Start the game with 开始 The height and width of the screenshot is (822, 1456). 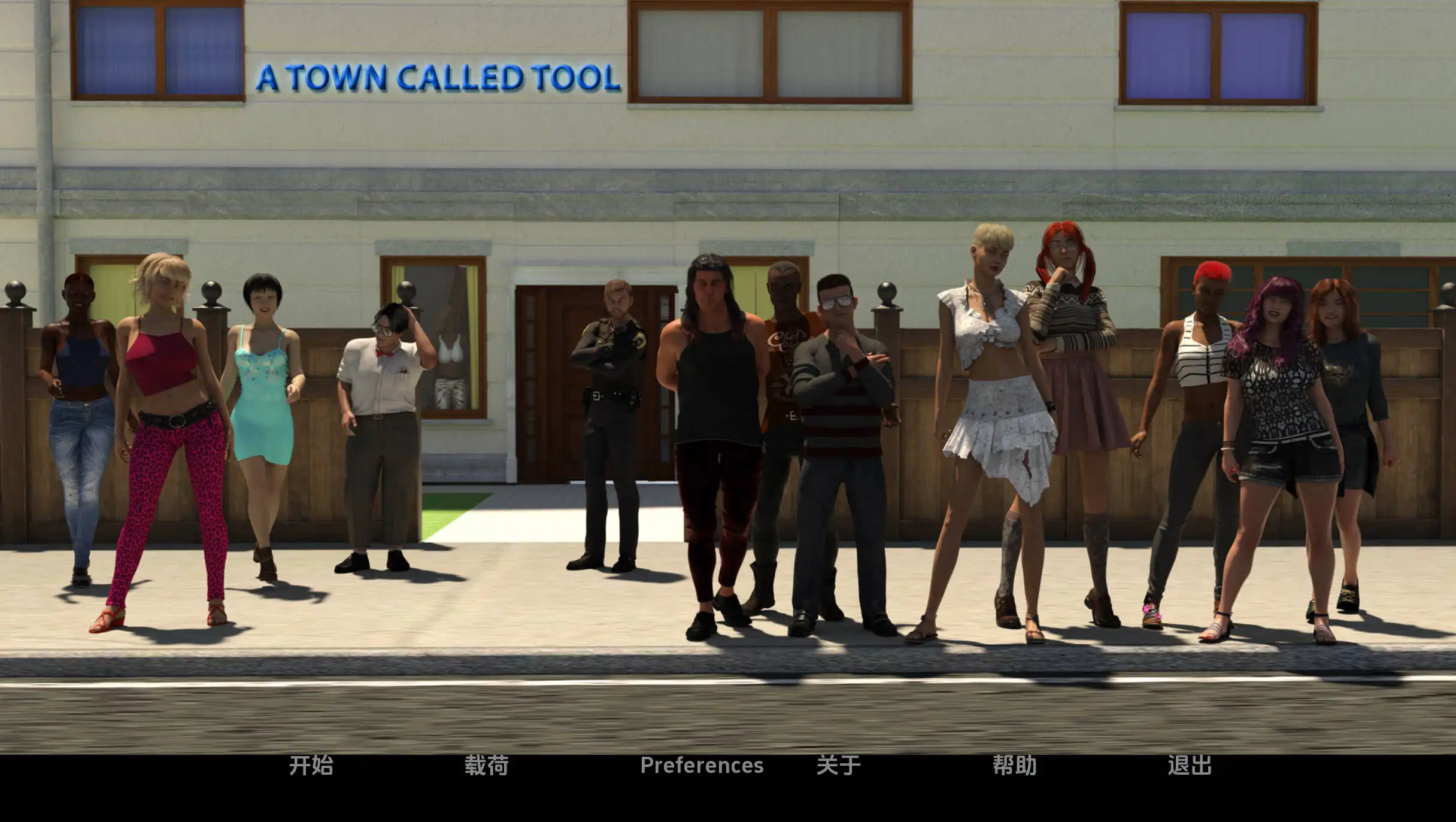(x=311, y=765)
